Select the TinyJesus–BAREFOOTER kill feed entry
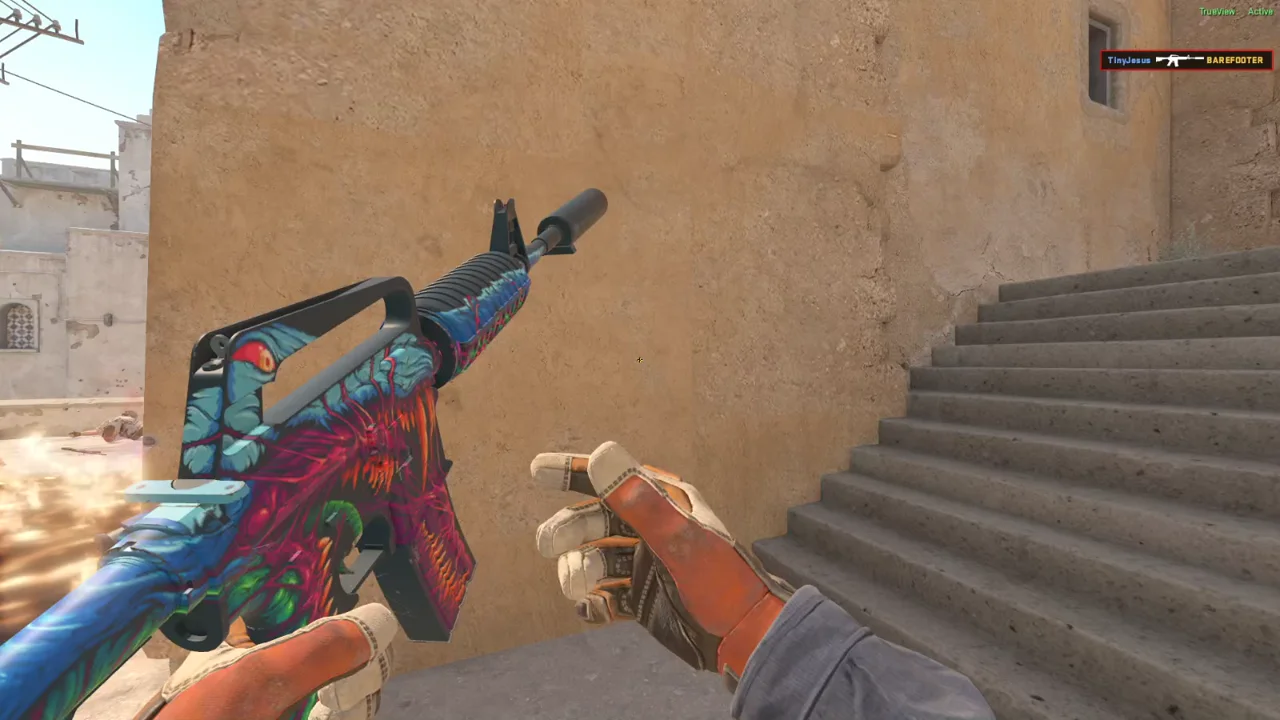The height and width of the screenshot is (720, 1280). (x=1186, y=60)
